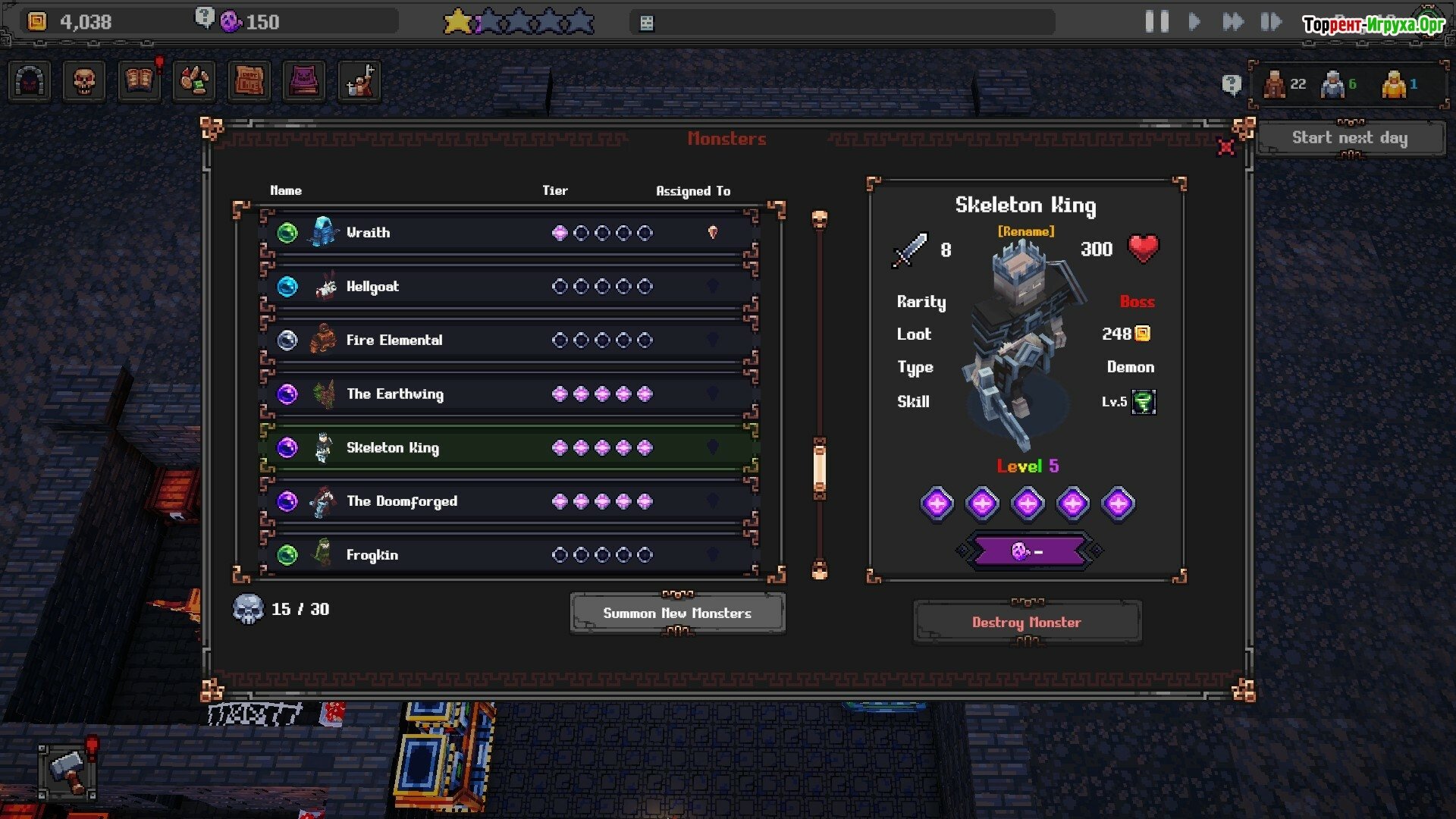The image size is (1456, 819).
Task: Pick The Doomforged monster row
Action: [508, 501]
